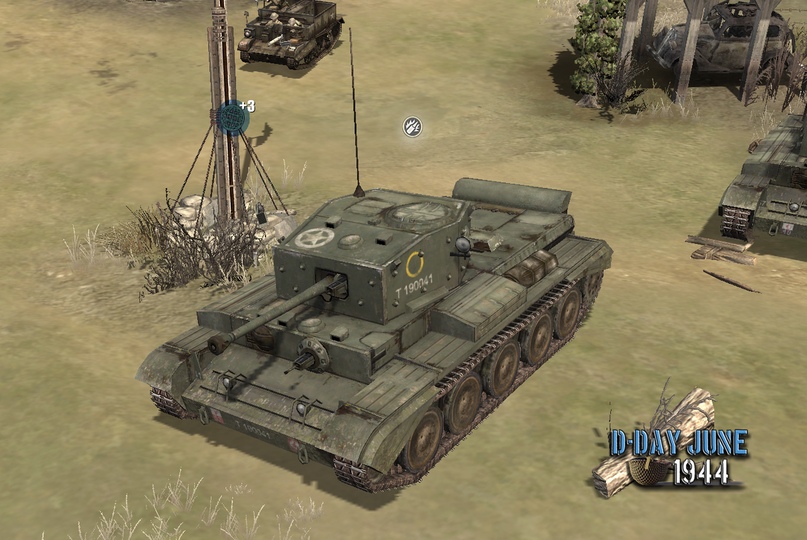This screenshot has width=807, height=540.
Task: Select the blue +3 resource point marker
Action: (x=233, y=117)
